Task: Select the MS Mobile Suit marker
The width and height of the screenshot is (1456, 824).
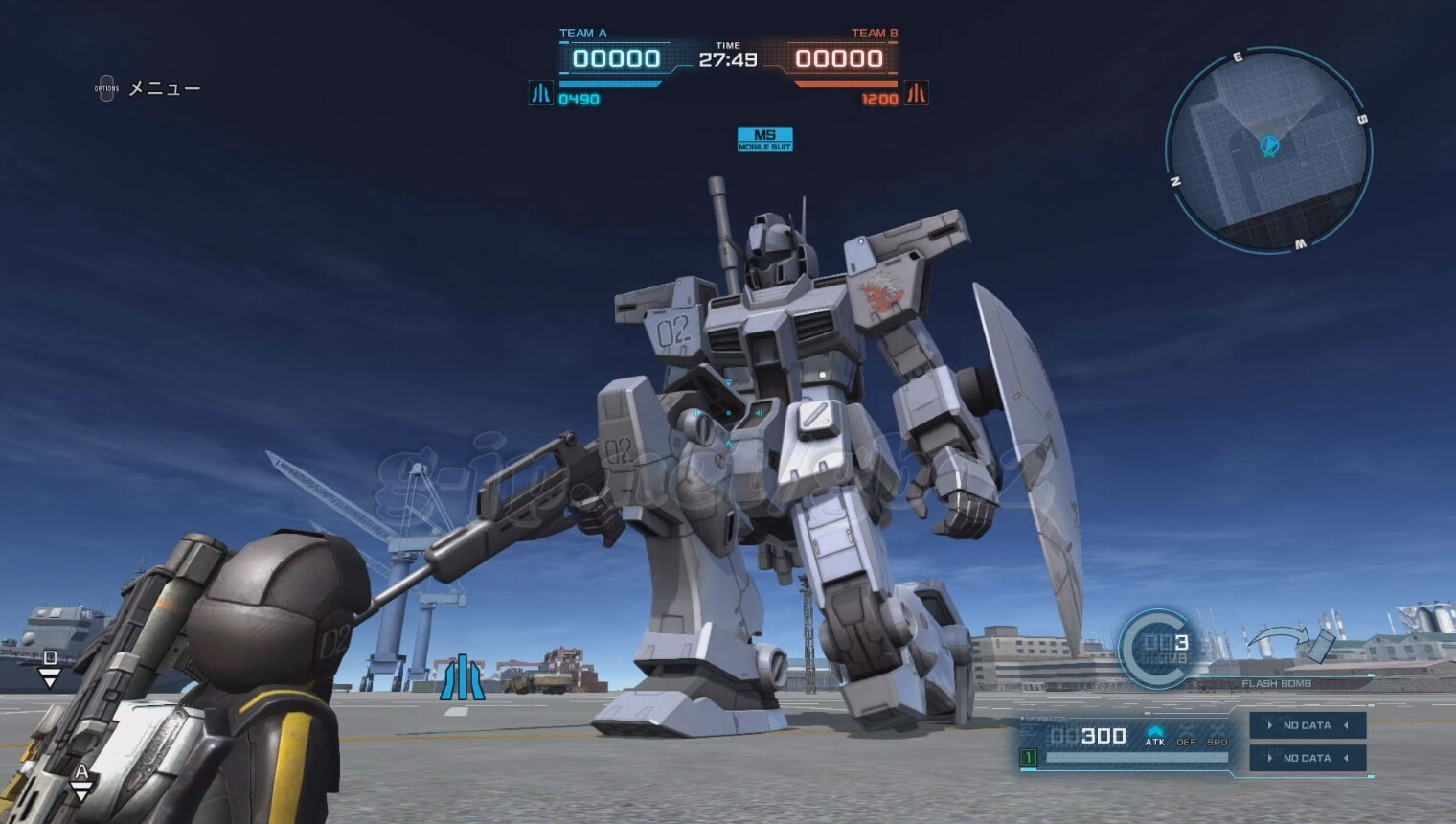Action: click(764, 140)
